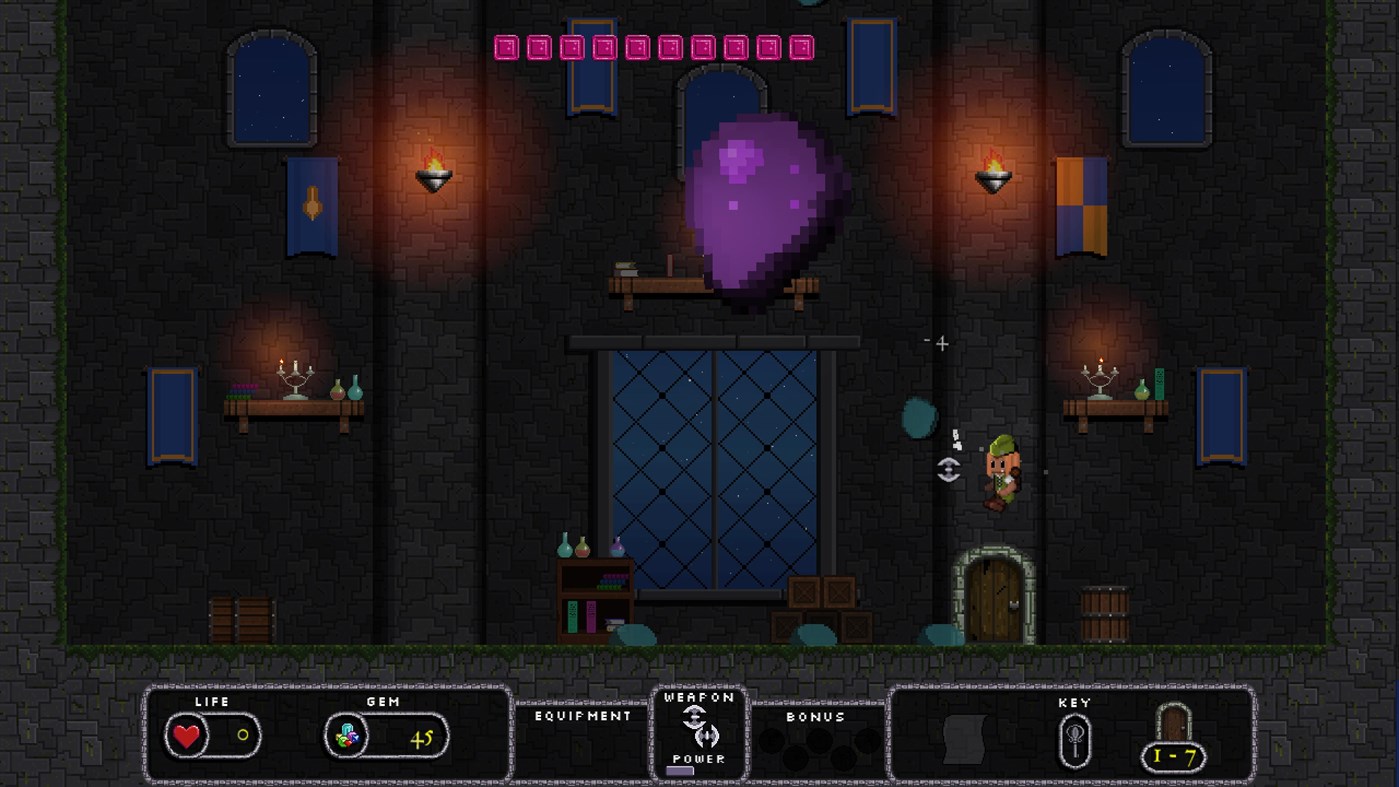Click the spinning axe pickup near the player
The height and width of the screenshot is (787, 1399).
[948, 470]
